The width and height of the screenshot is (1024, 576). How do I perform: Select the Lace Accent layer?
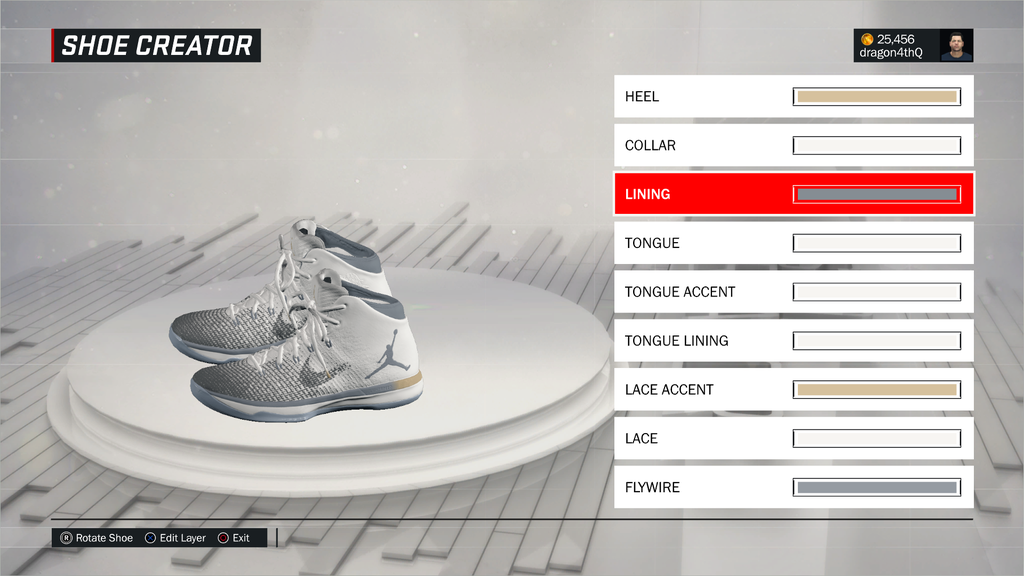(x=793, y=390)
